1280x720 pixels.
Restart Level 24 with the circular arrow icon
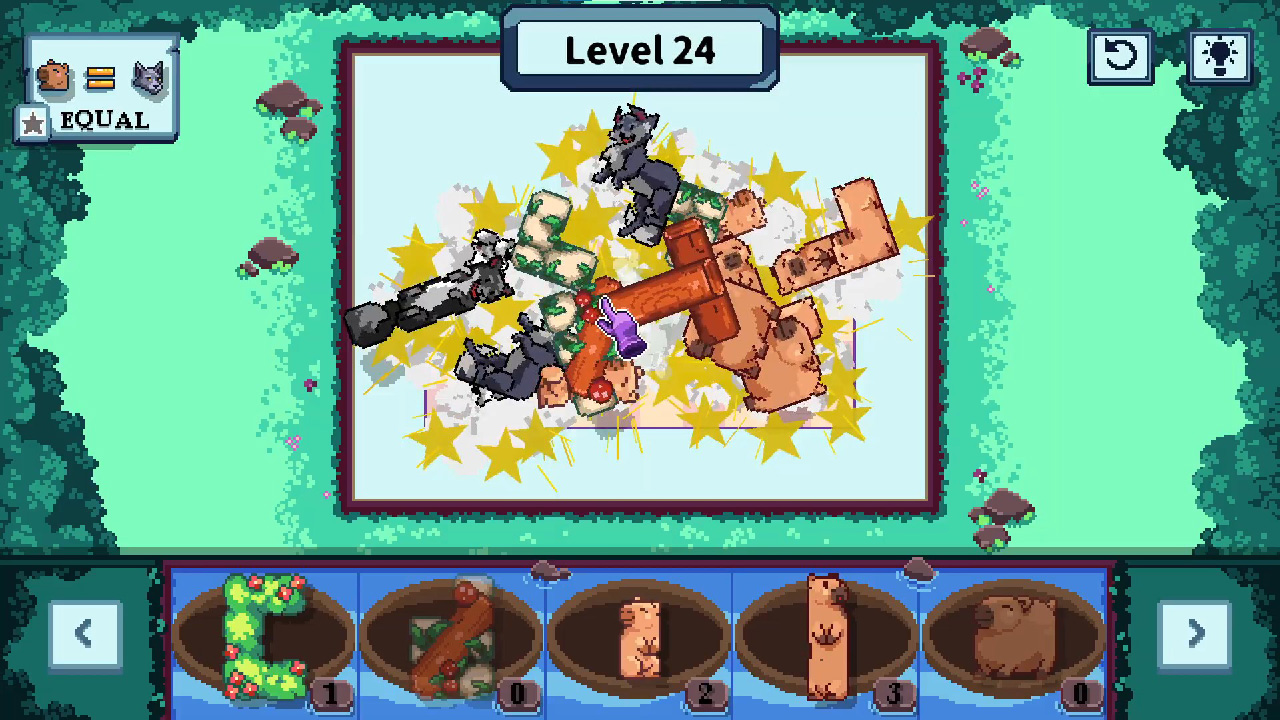coord(1120,57)
